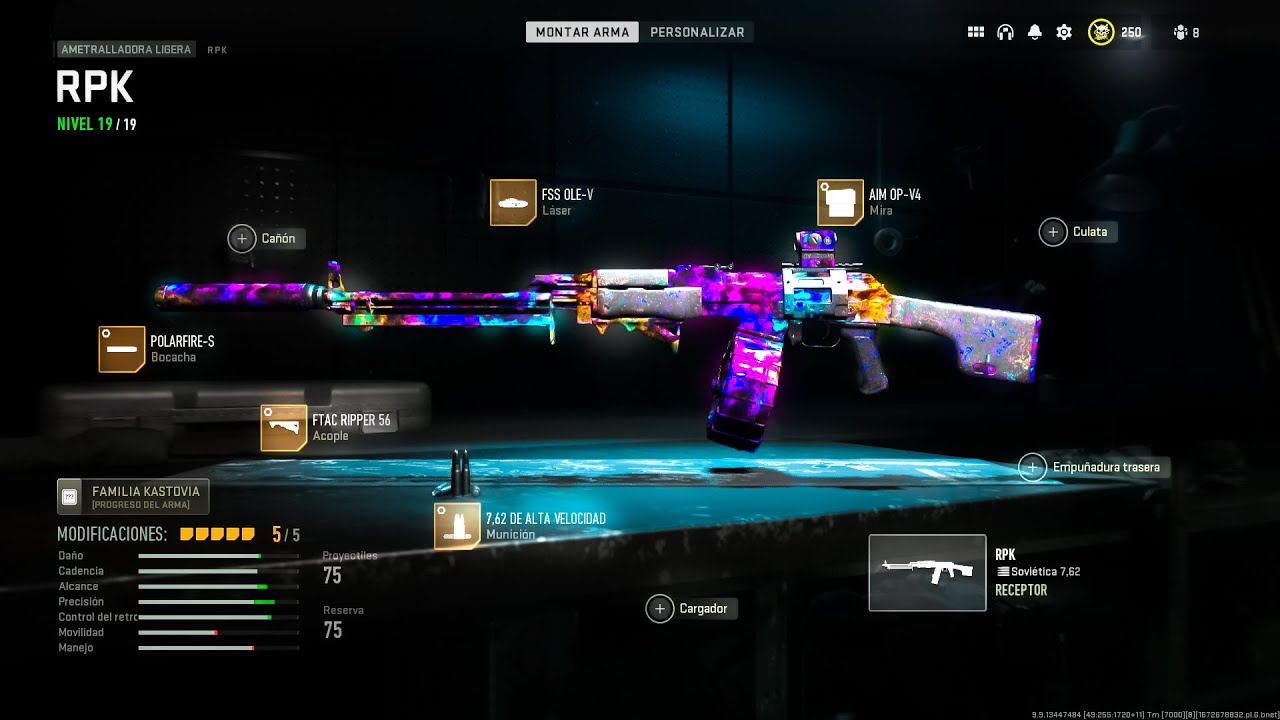Select the AIM OP-V4 sight slot

coord(840,202)
